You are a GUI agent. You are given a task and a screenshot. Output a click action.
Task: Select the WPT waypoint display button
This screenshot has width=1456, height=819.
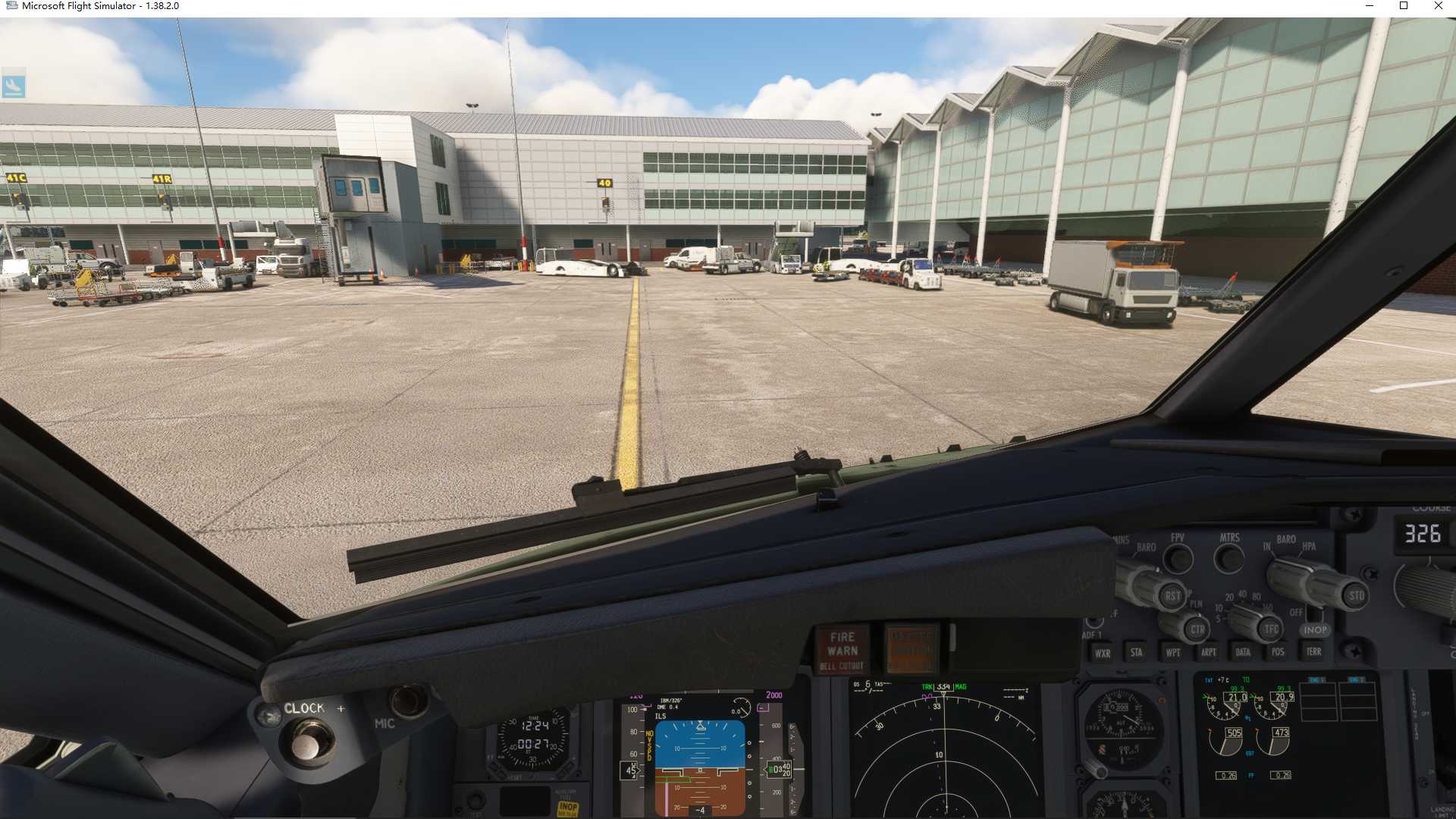coord(1173,651)
